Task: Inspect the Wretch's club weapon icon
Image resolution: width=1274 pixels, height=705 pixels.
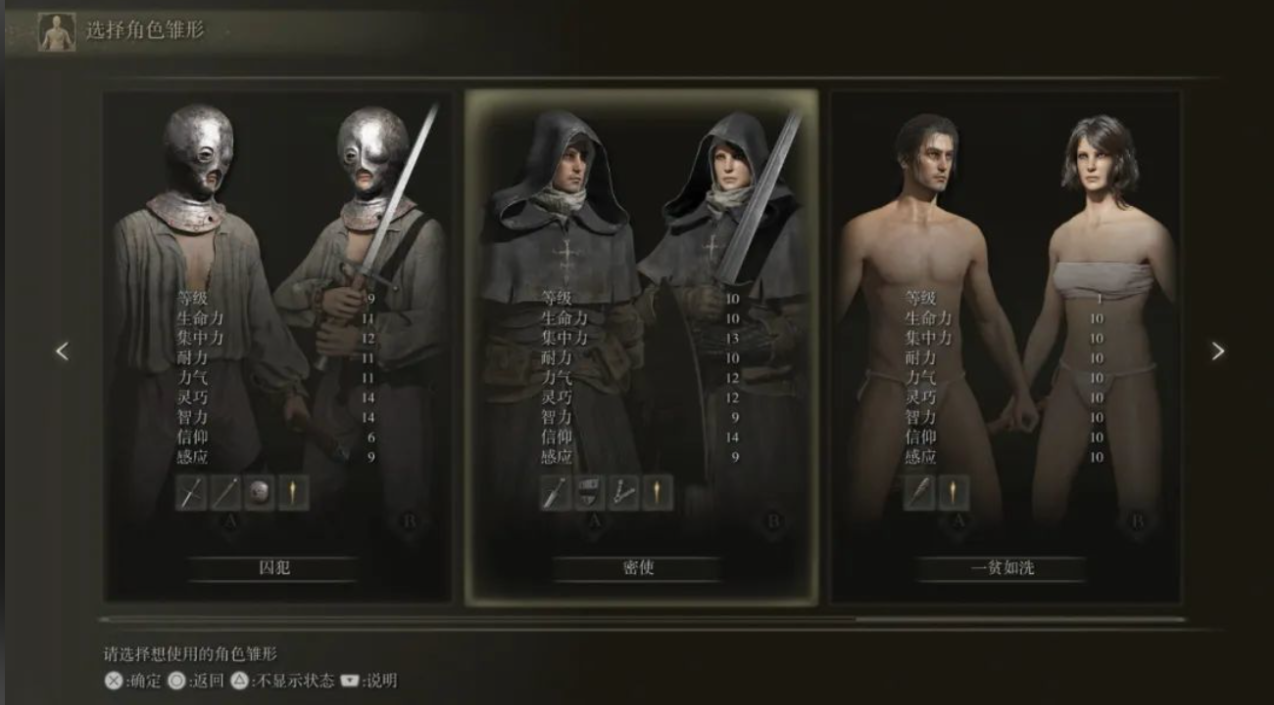Action: pos(919,493)
